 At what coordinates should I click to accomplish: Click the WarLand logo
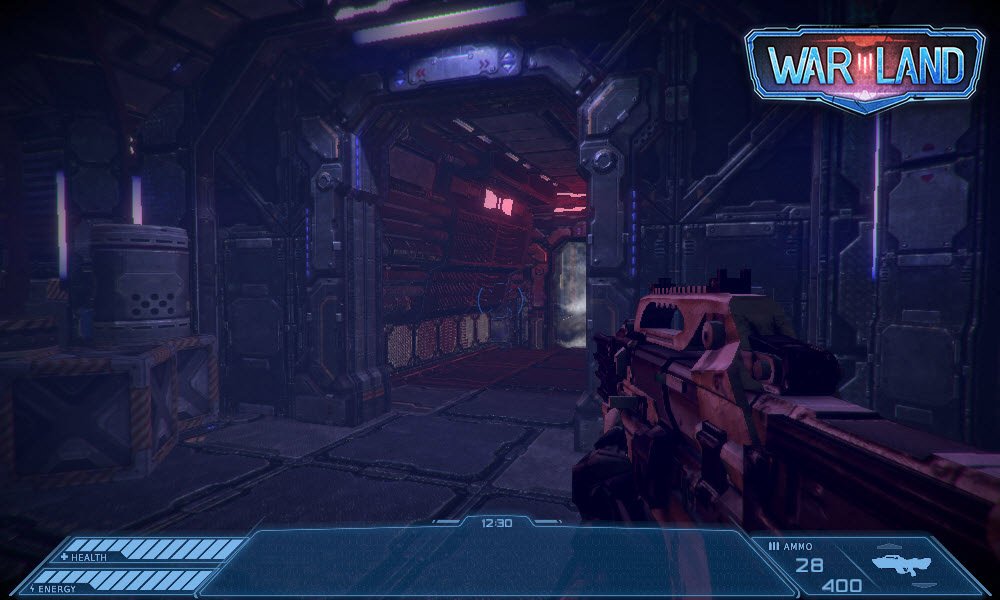(x=865, y=66)
